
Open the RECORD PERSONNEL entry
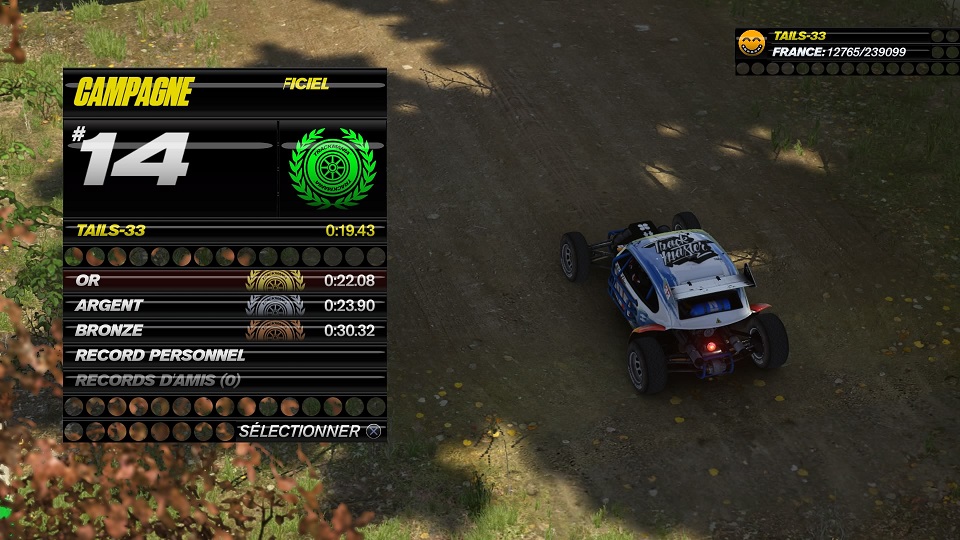point(225,355)
